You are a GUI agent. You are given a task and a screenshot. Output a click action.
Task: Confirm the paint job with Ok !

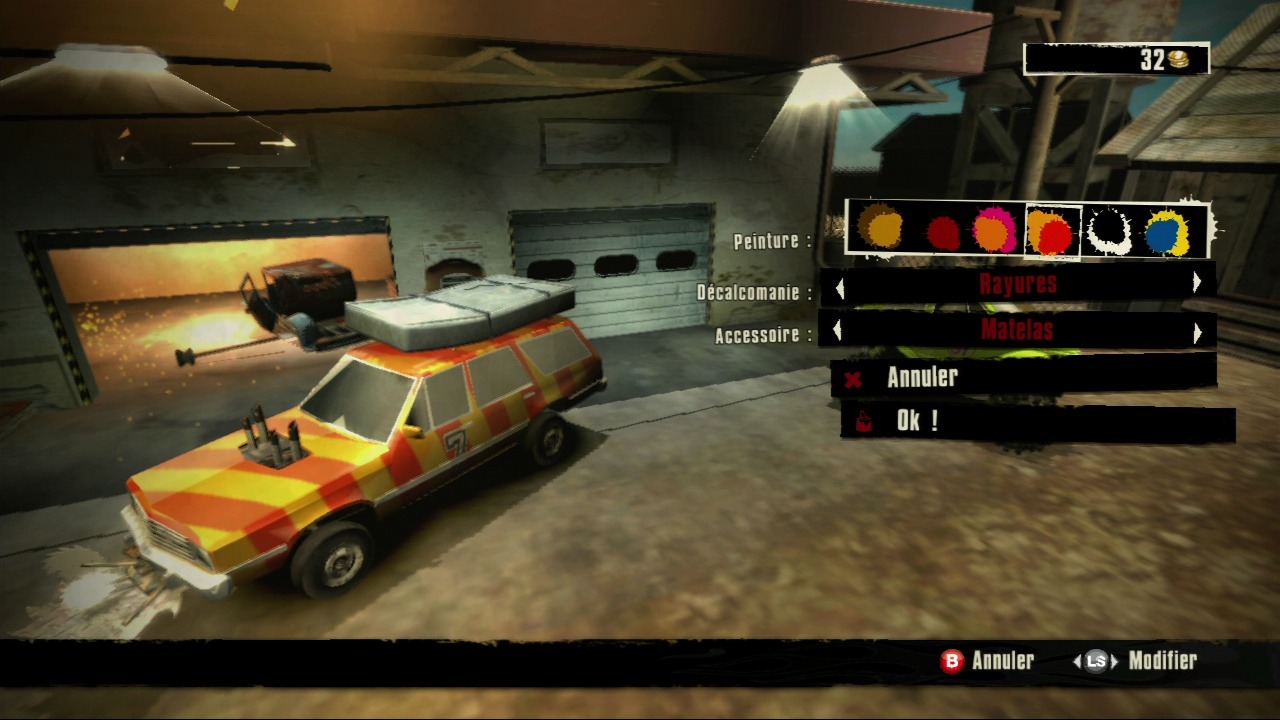click(x=917, y=421)
